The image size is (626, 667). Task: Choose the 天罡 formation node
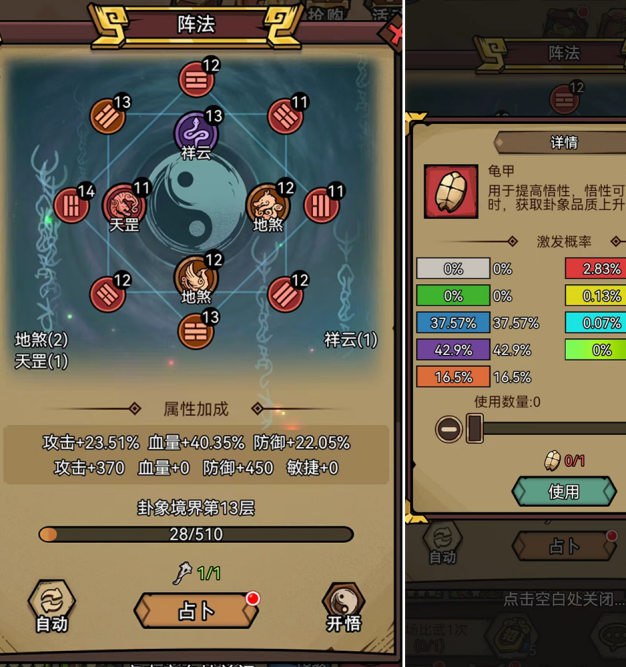(124, 205)
